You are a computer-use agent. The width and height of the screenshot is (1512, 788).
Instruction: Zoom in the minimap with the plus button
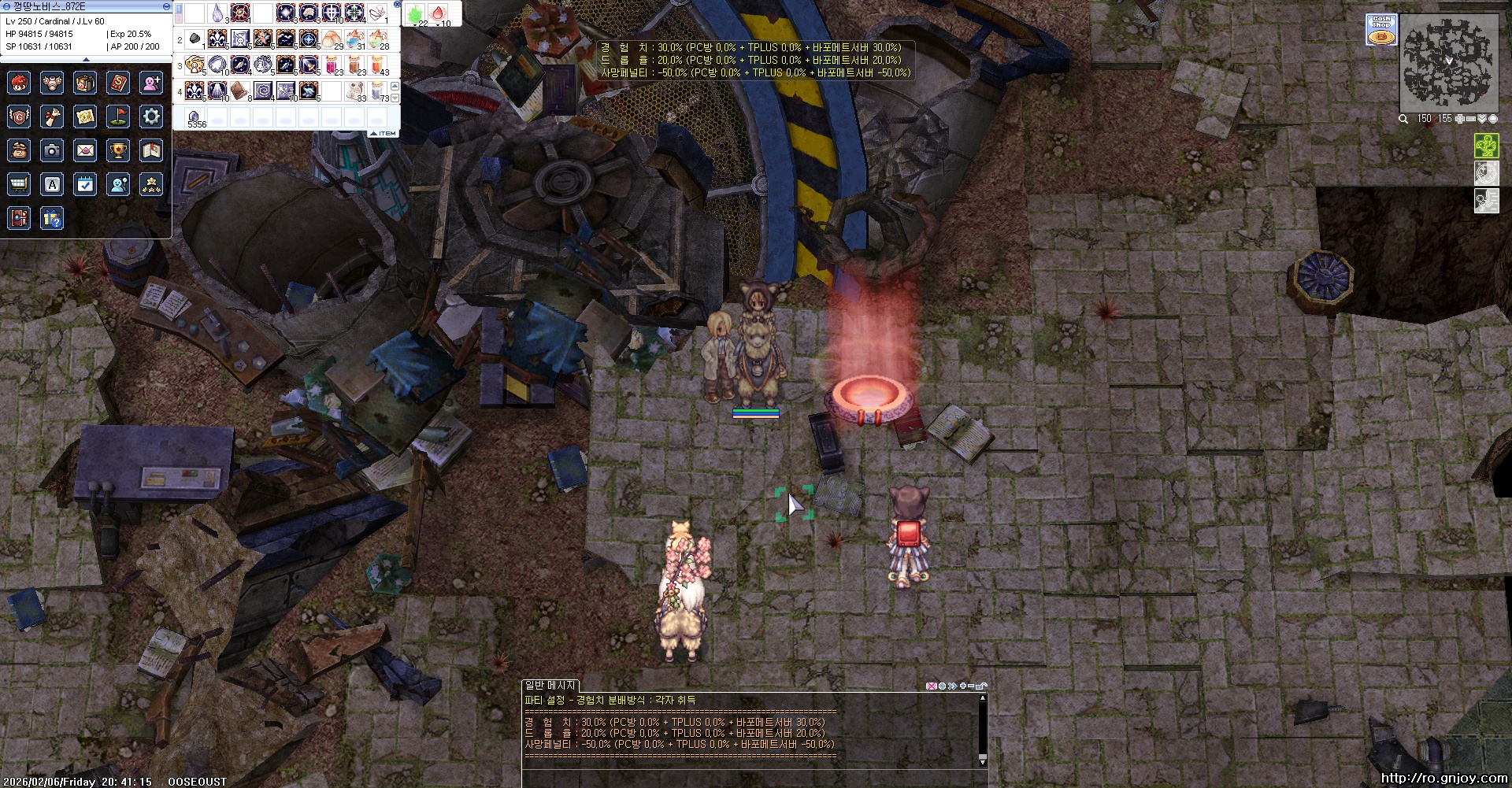[1459, 119]
